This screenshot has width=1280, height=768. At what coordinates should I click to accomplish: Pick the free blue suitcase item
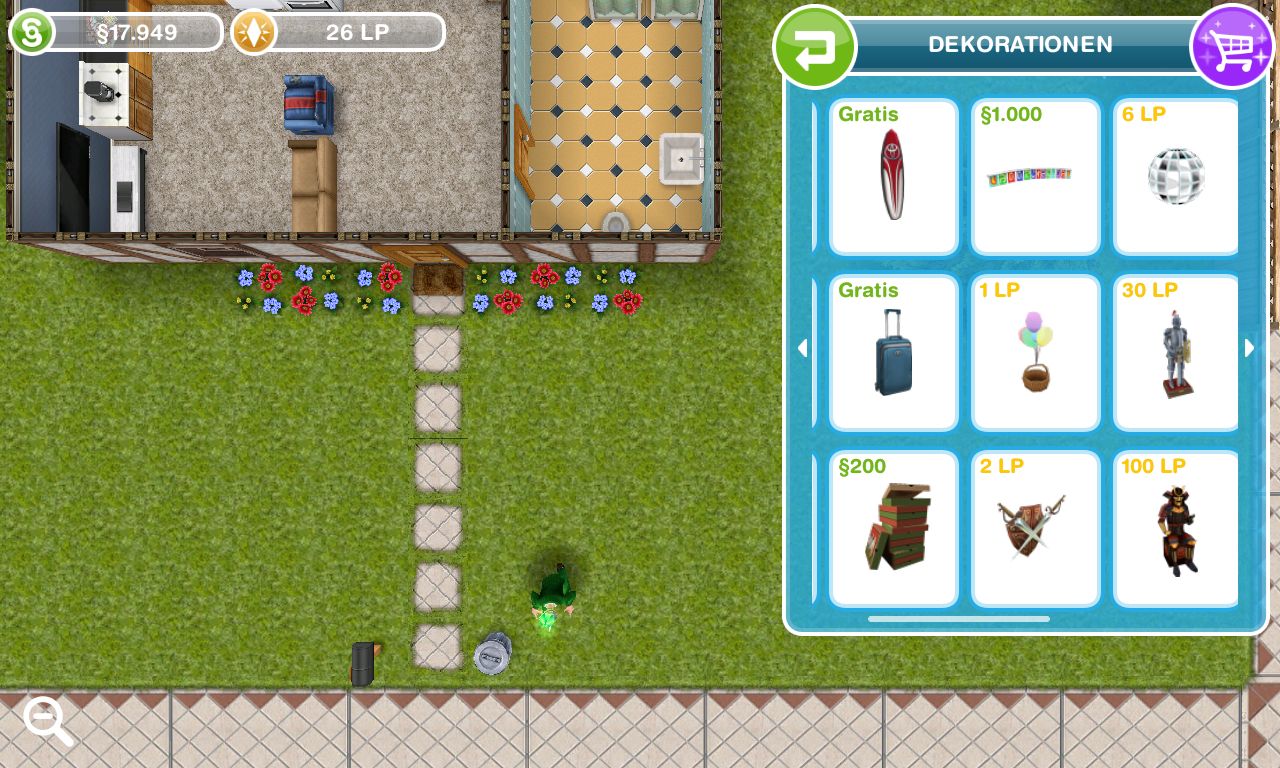(x=893, y=353)
